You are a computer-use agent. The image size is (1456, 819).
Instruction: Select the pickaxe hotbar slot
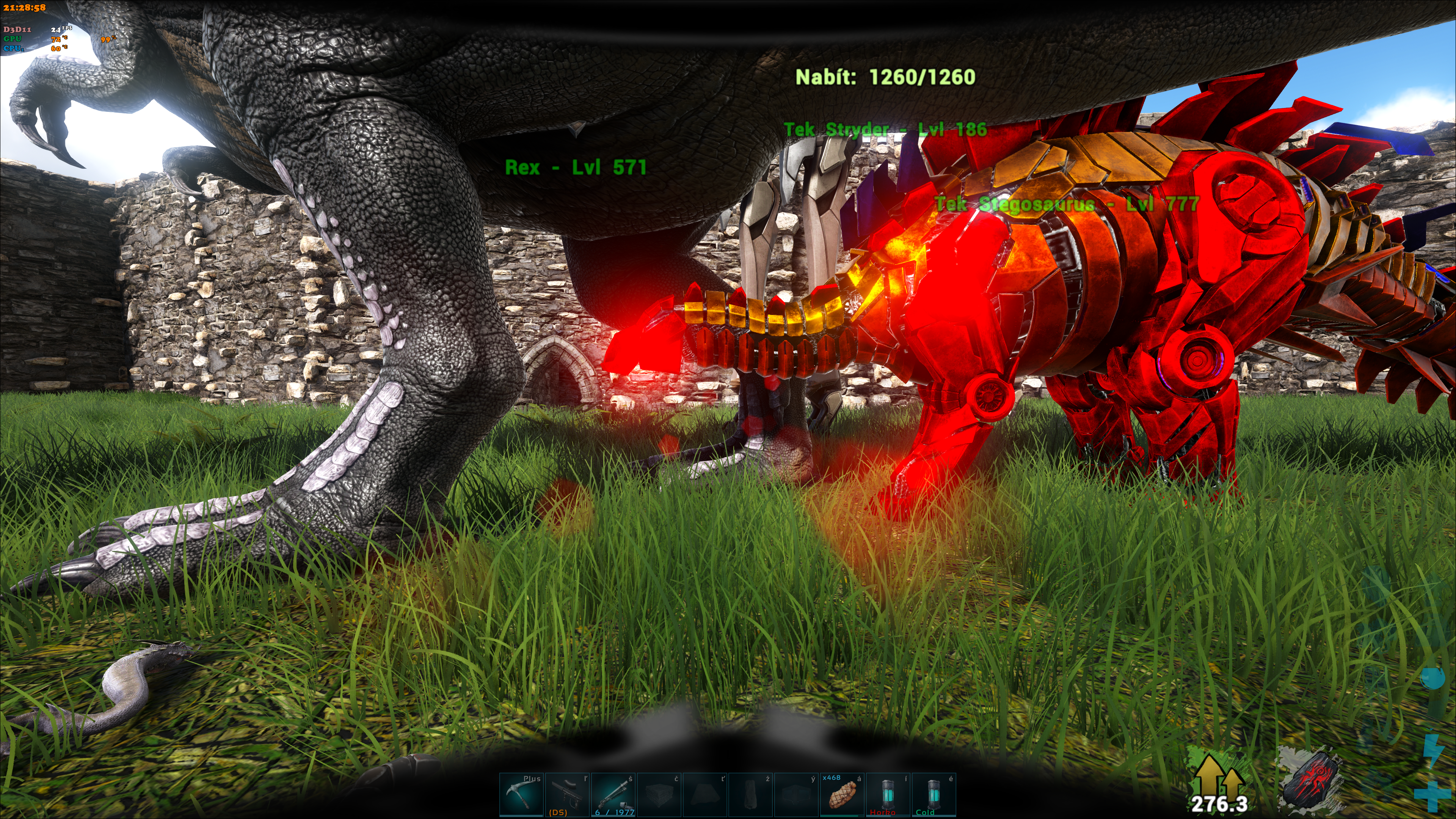521,795
